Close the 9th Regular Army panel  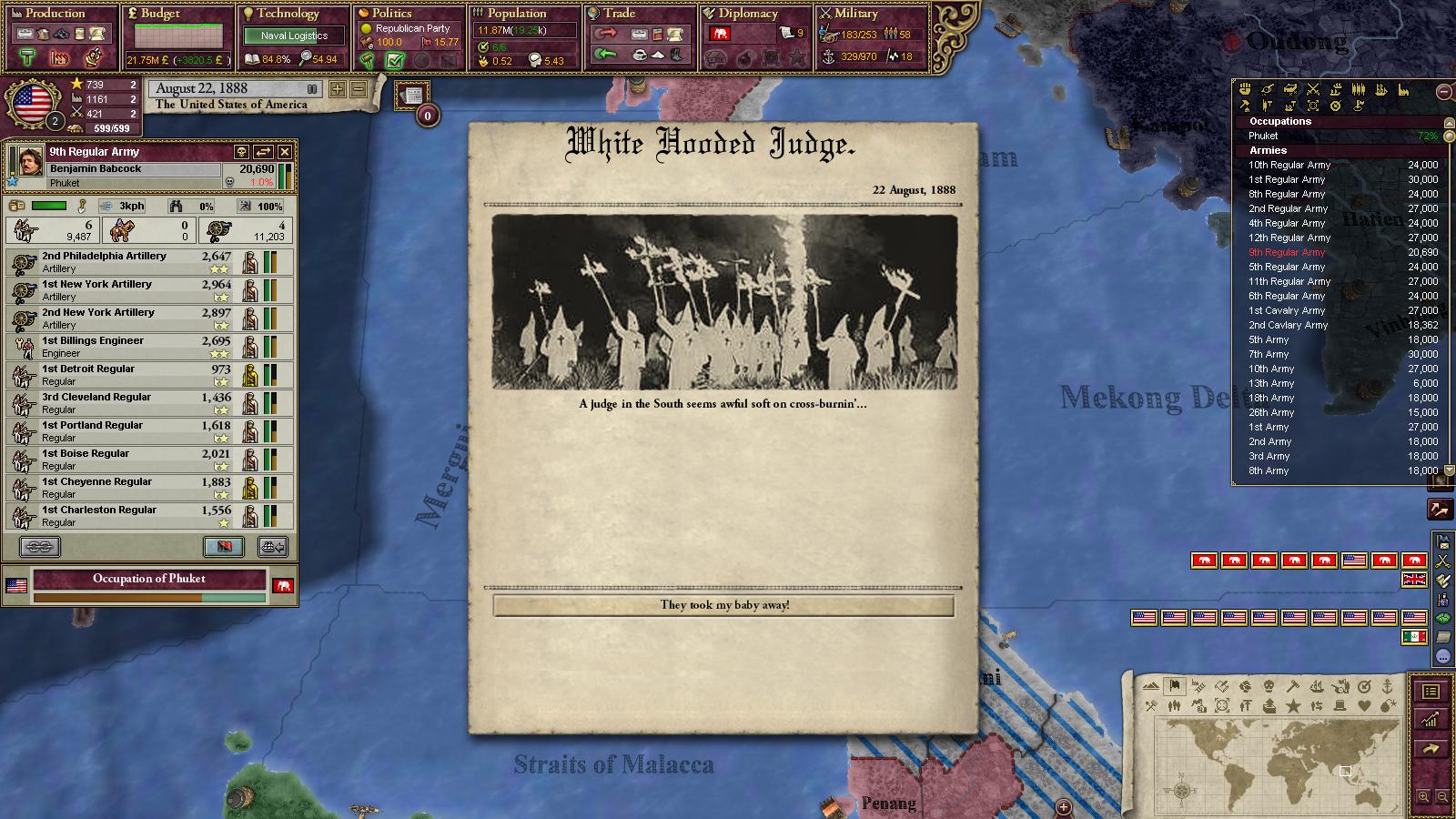pos(285,152)
